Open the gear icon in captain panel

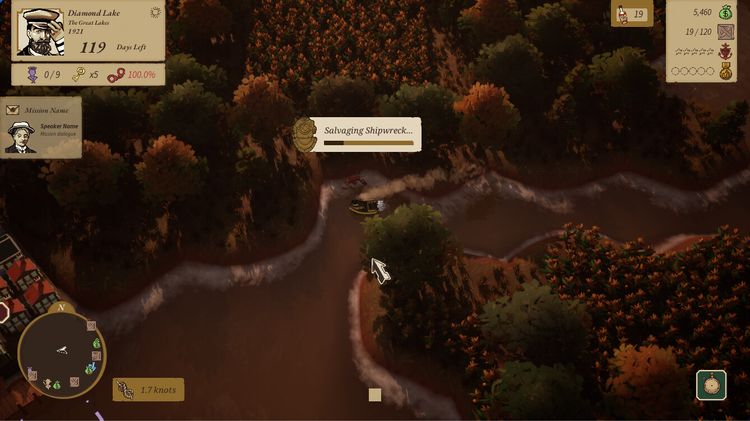155,13
